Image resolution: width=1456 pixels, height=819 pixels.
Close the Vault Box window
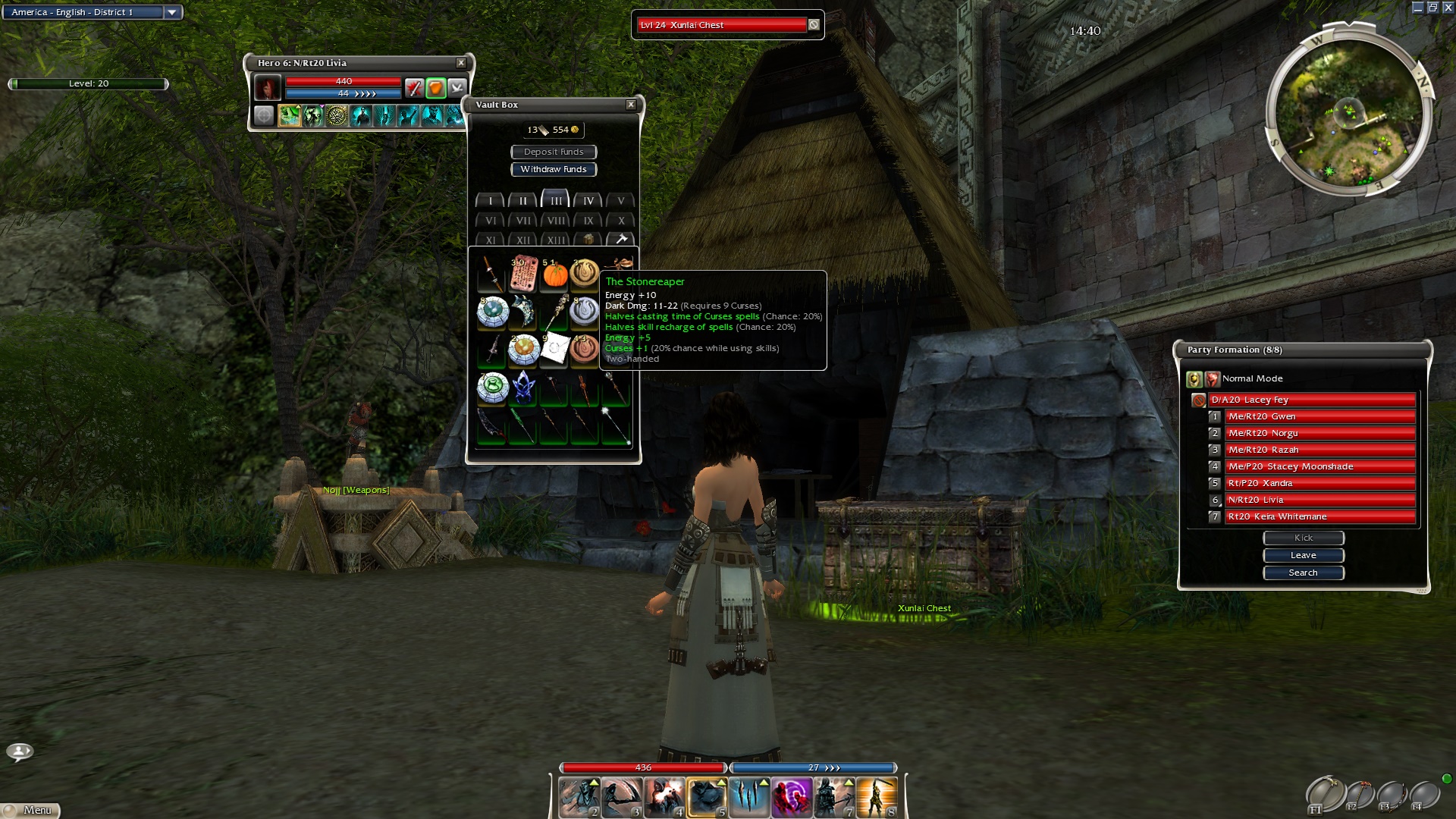point(631,105)
